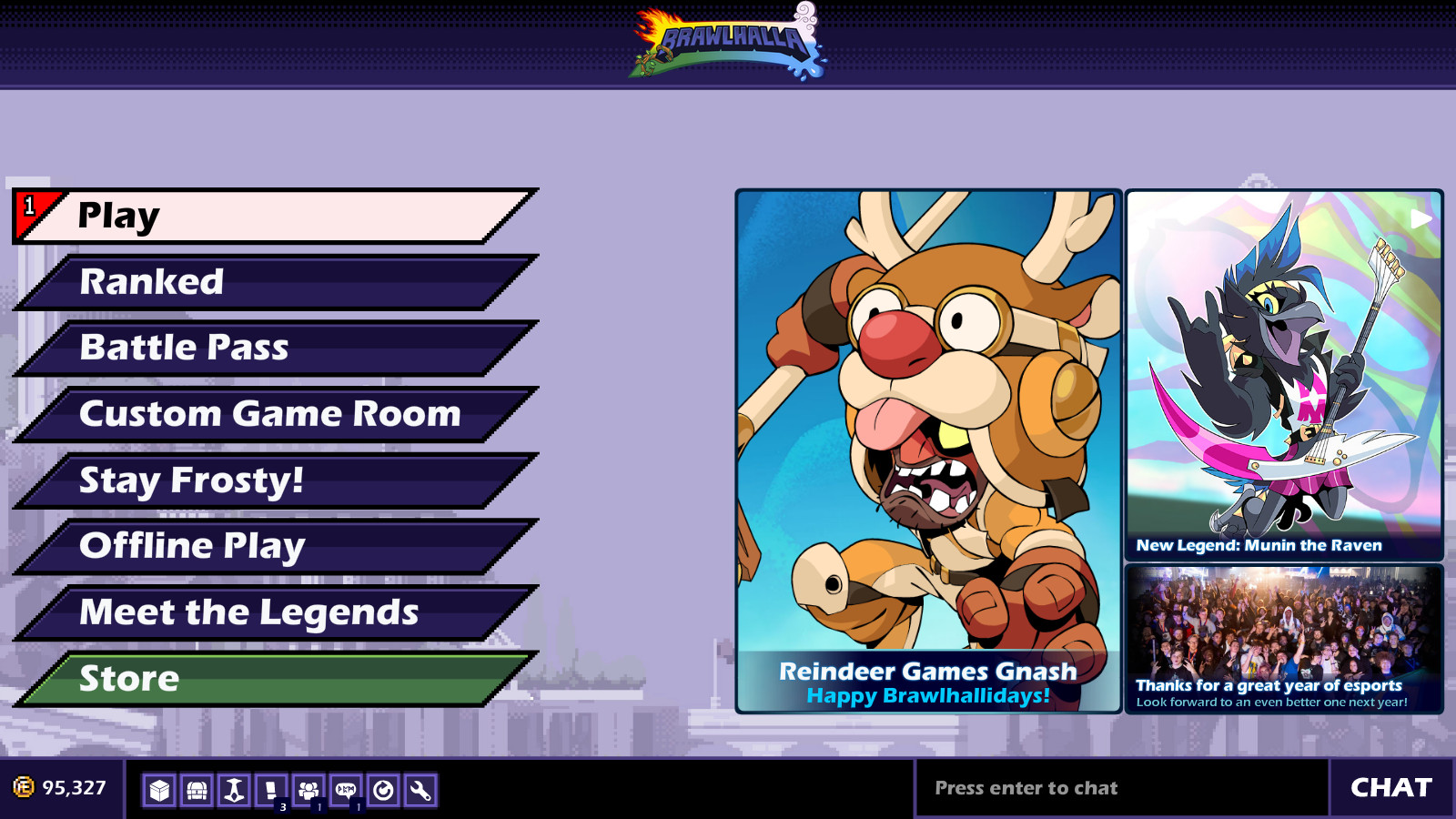This screenshot has height=819, width=1456.
Task: Enter the Custom Game Room
Action: coord(264,413)
